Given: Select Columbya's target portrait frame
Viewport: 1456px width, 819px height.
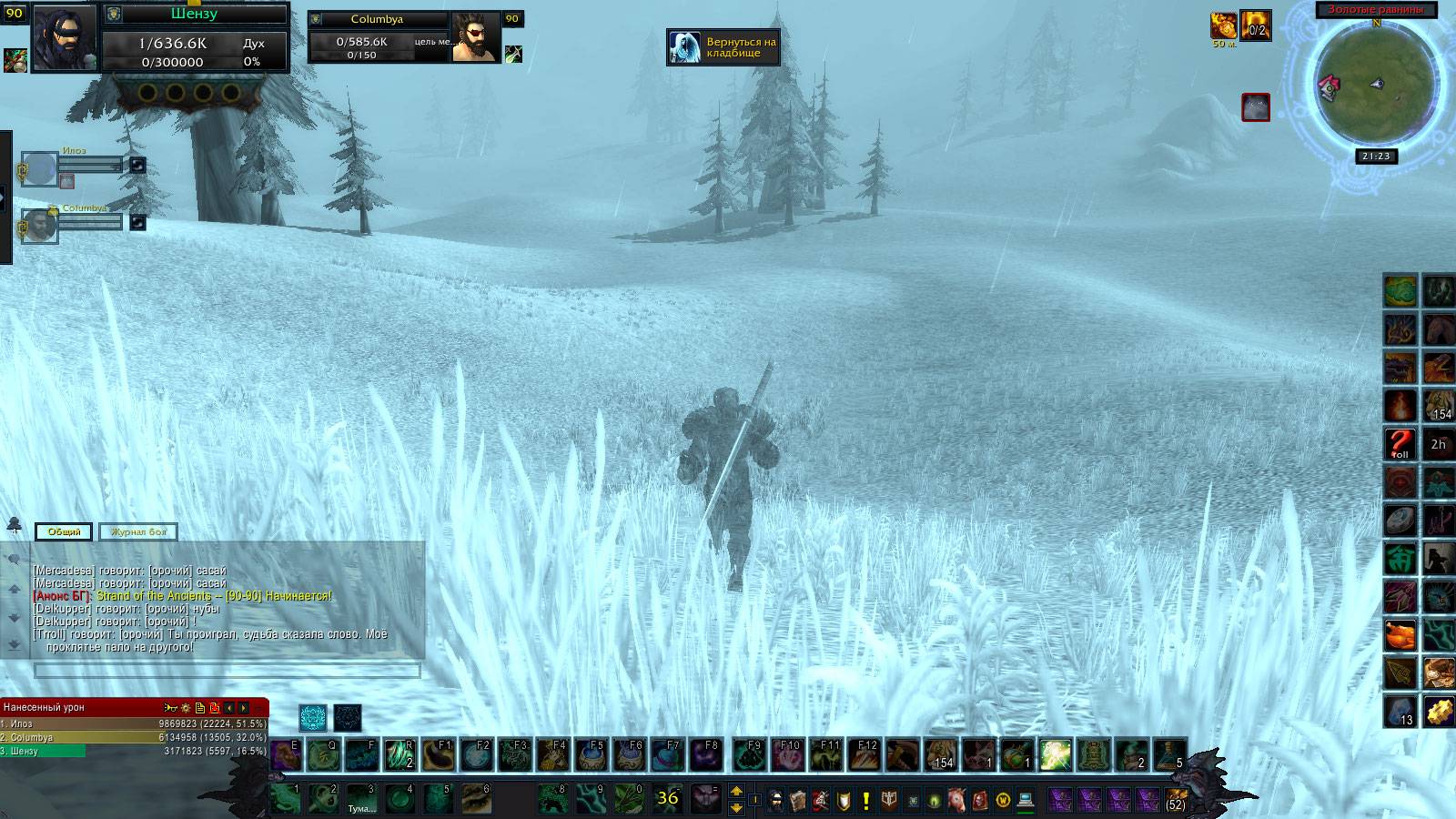Looking at the screenshot, I should (x=475, y=37).
